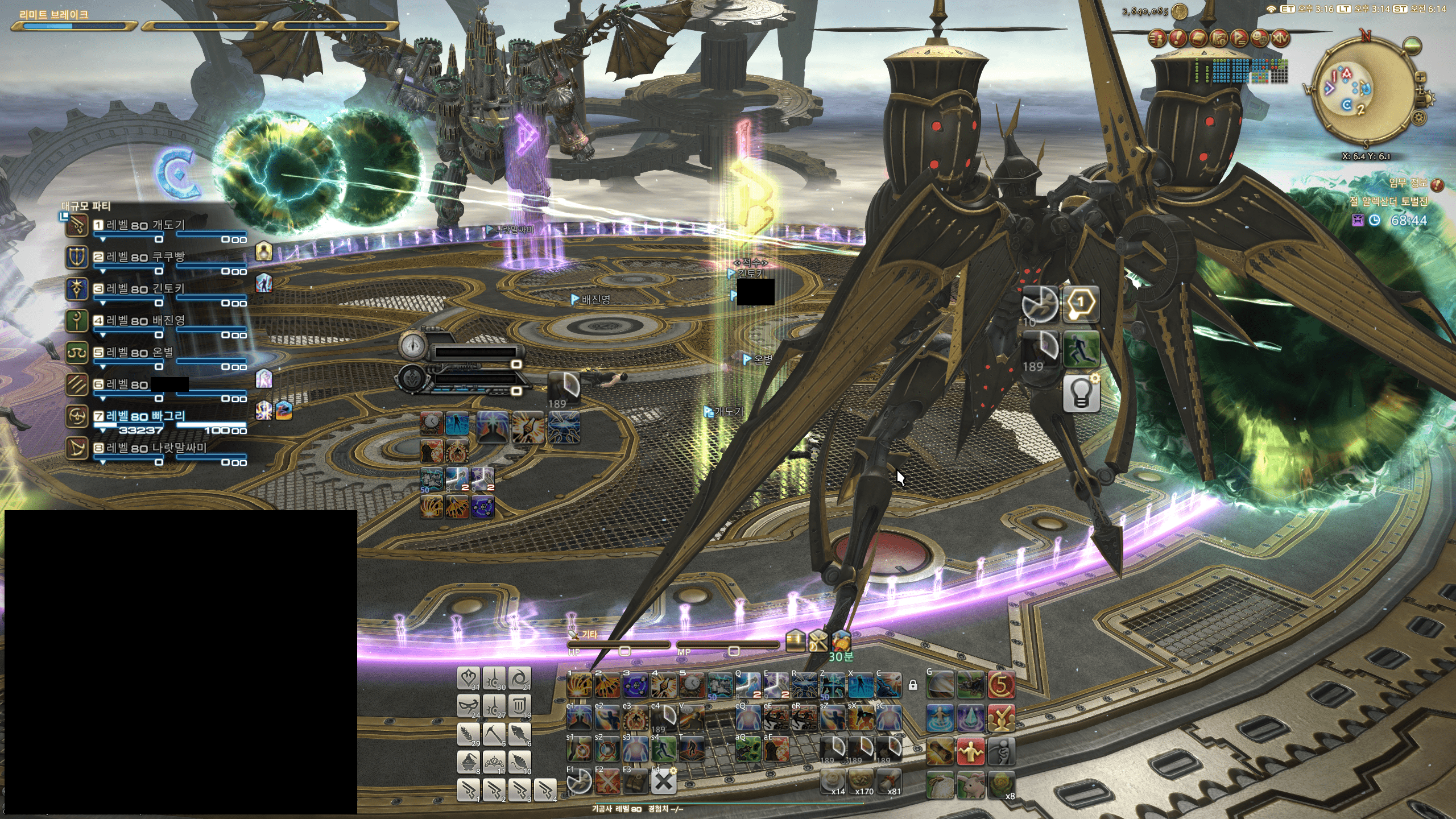Click the lightbulb icon with gear
The height and width of the screenshot is (819, 1456).
(x=1081, y=393)
